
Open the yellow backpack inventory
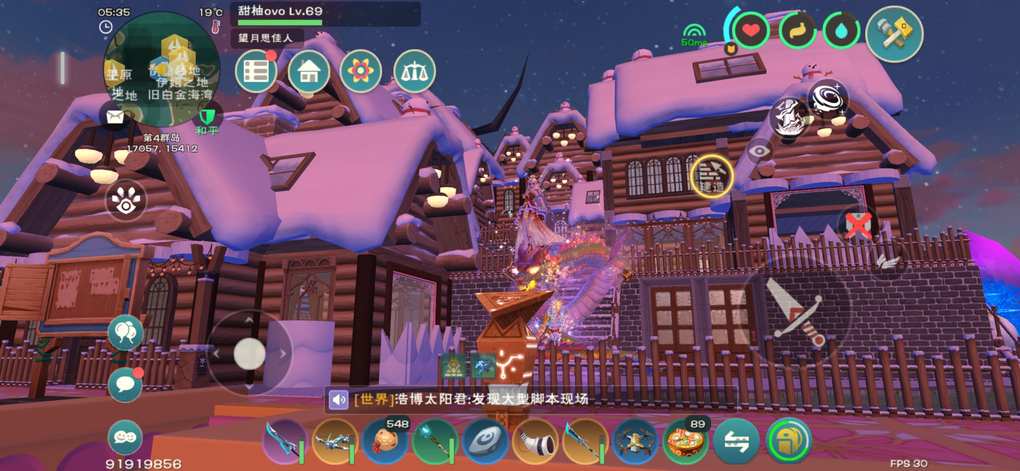click(789, 440)
